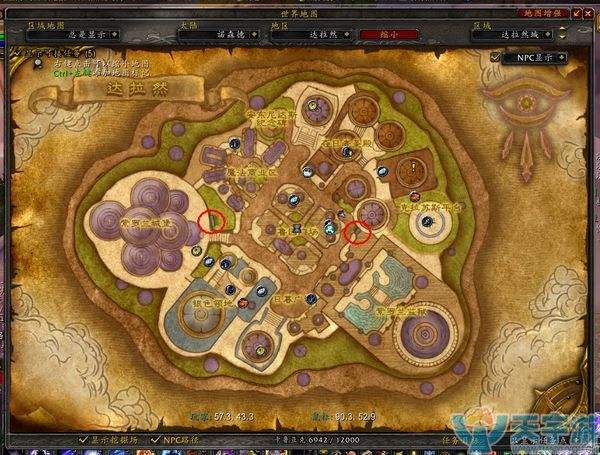Screen dimensions: 600x455
Task: Toggle the NPC路径 checkbox
Action: coord(154,439)
